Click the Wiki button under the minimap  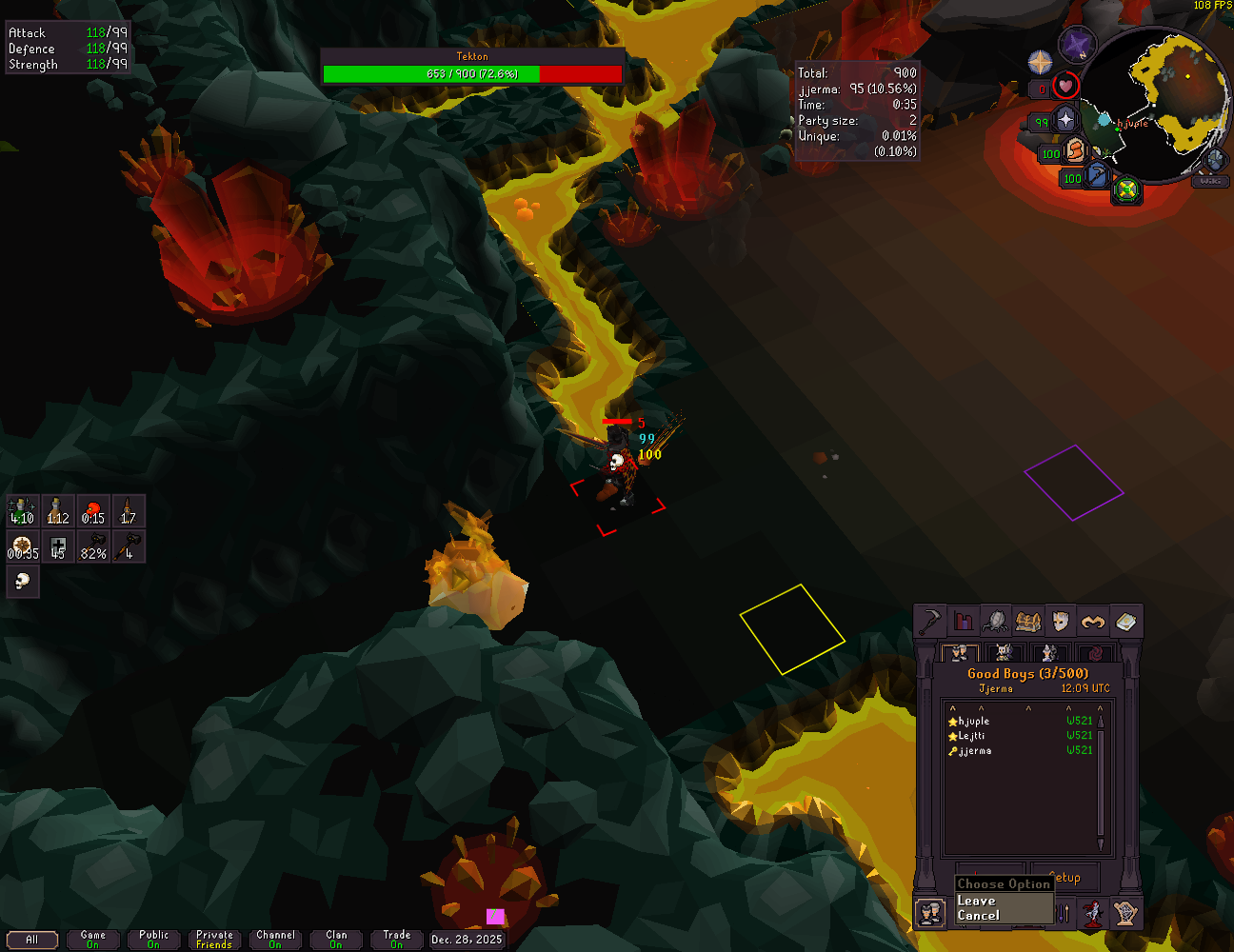click(x=1210, y=180)
